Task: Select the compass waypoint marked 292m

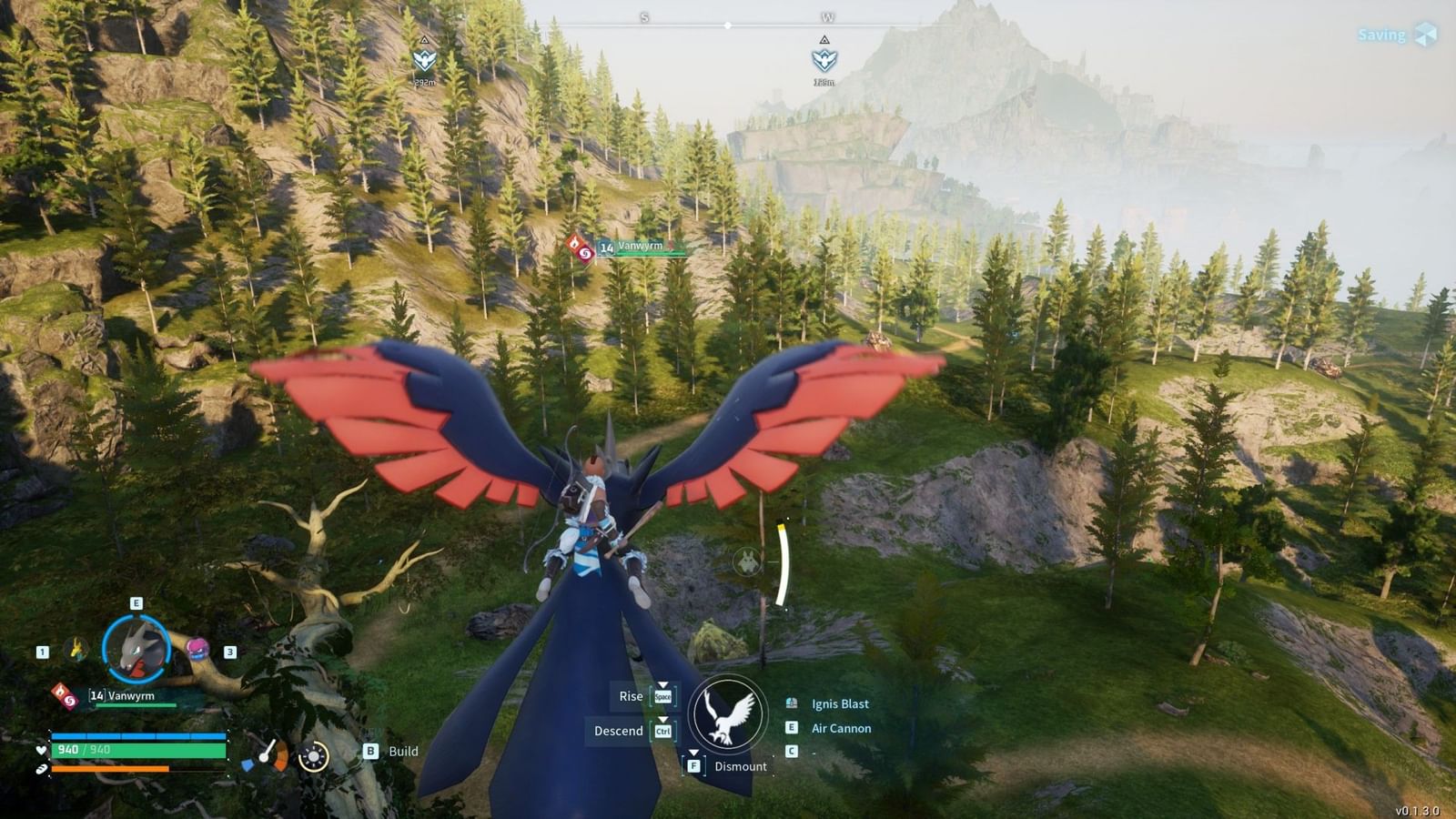Action: (424, 60)
